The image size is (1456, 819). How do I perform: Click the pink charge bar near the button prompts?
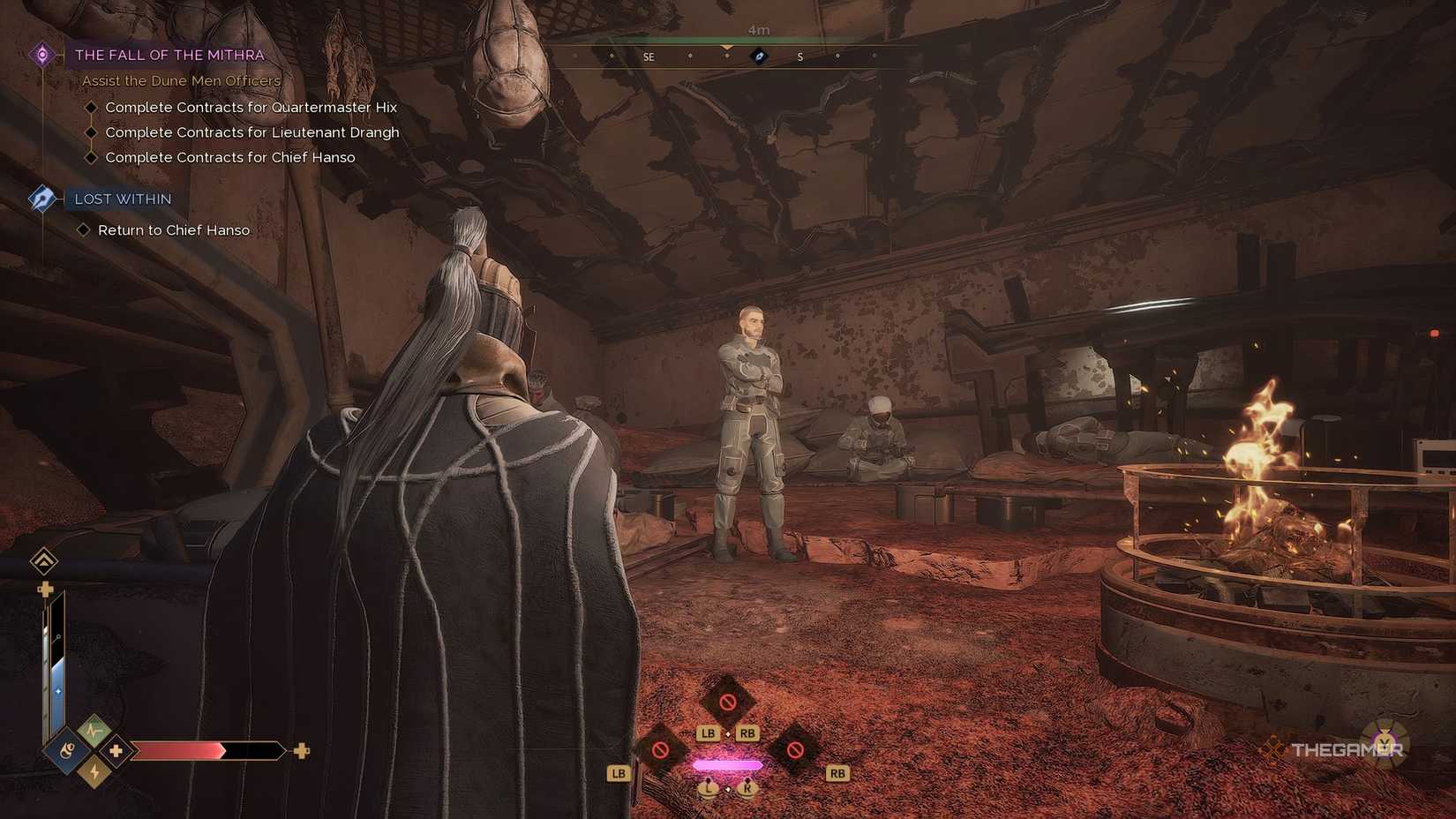[727, 765]
